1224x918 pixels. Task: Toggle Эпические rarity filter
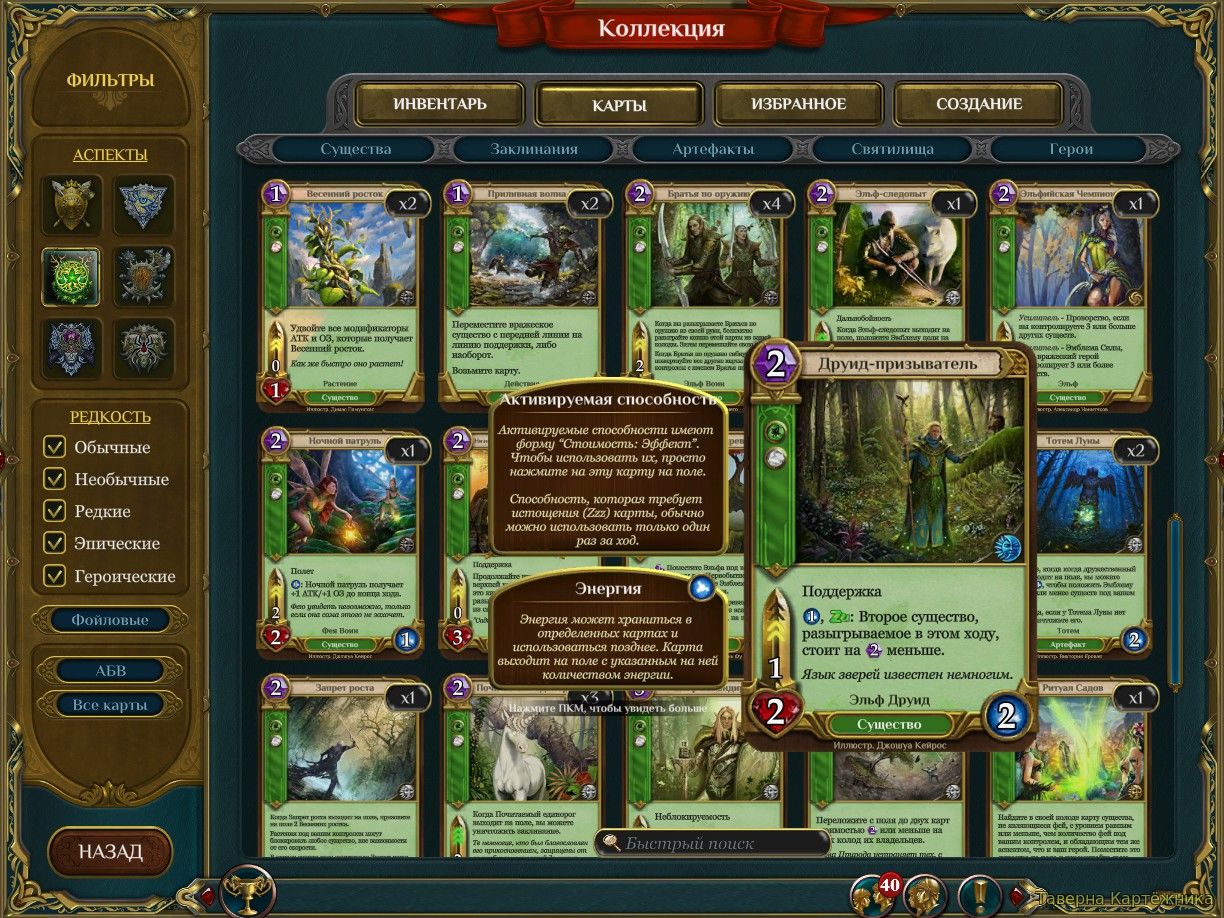tap(55, 543)
